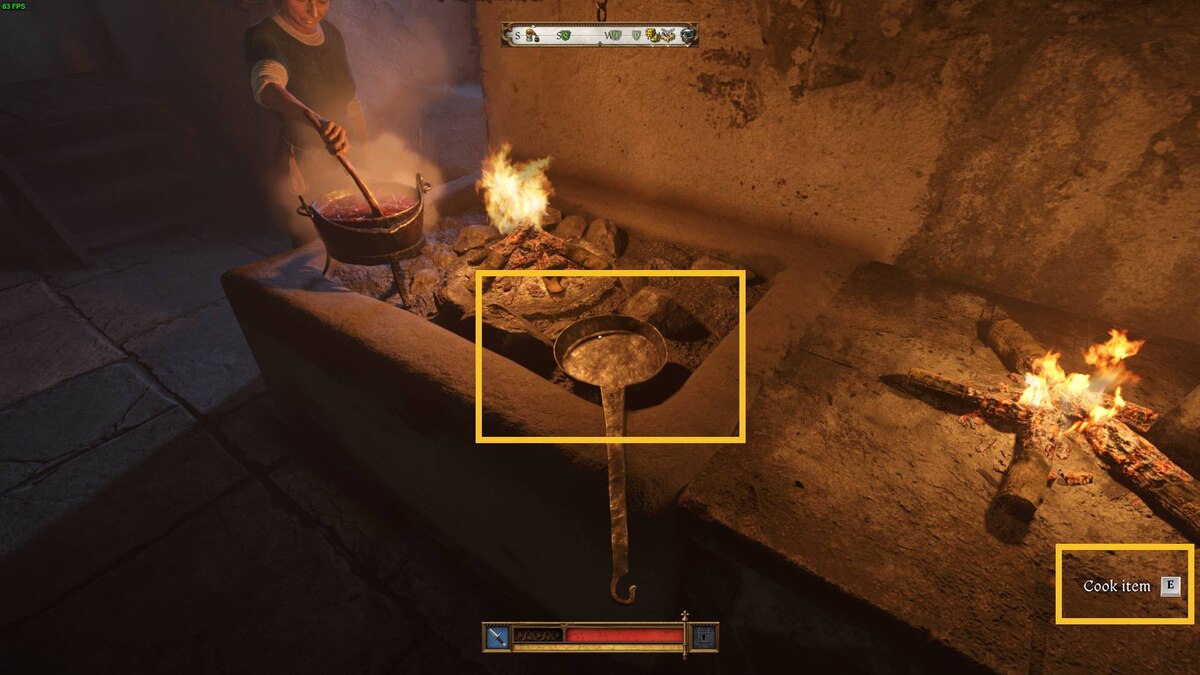Click the yellow dice marker on the compass
The image size is (1200, 675).
click(x=651, y=36)
